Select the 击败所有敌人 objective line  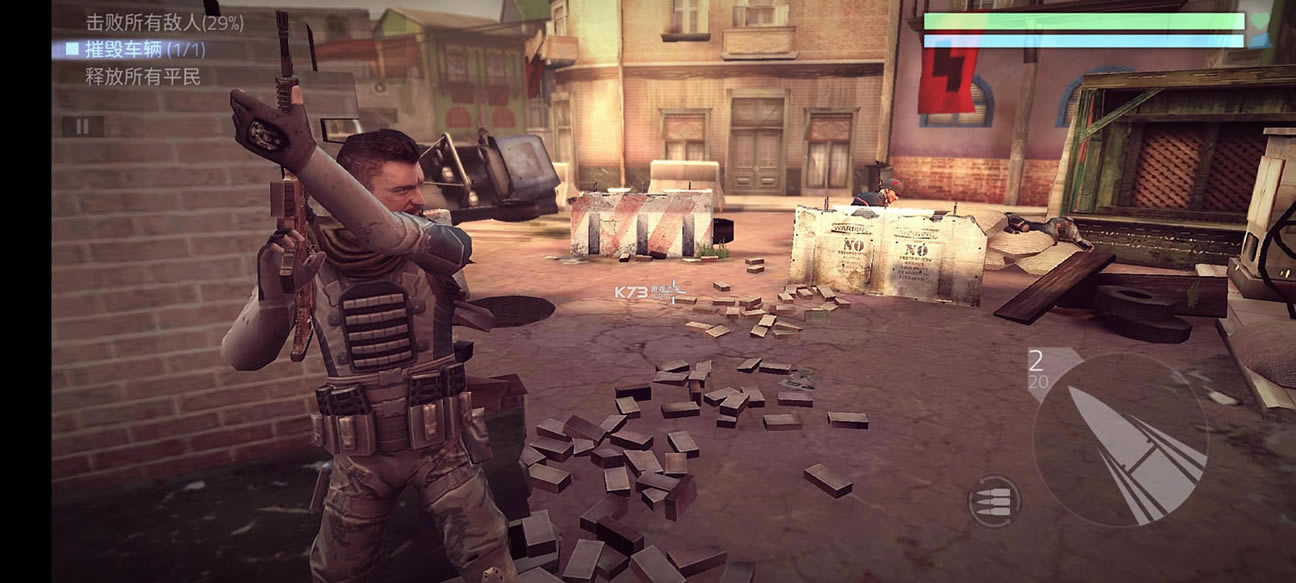164,21
